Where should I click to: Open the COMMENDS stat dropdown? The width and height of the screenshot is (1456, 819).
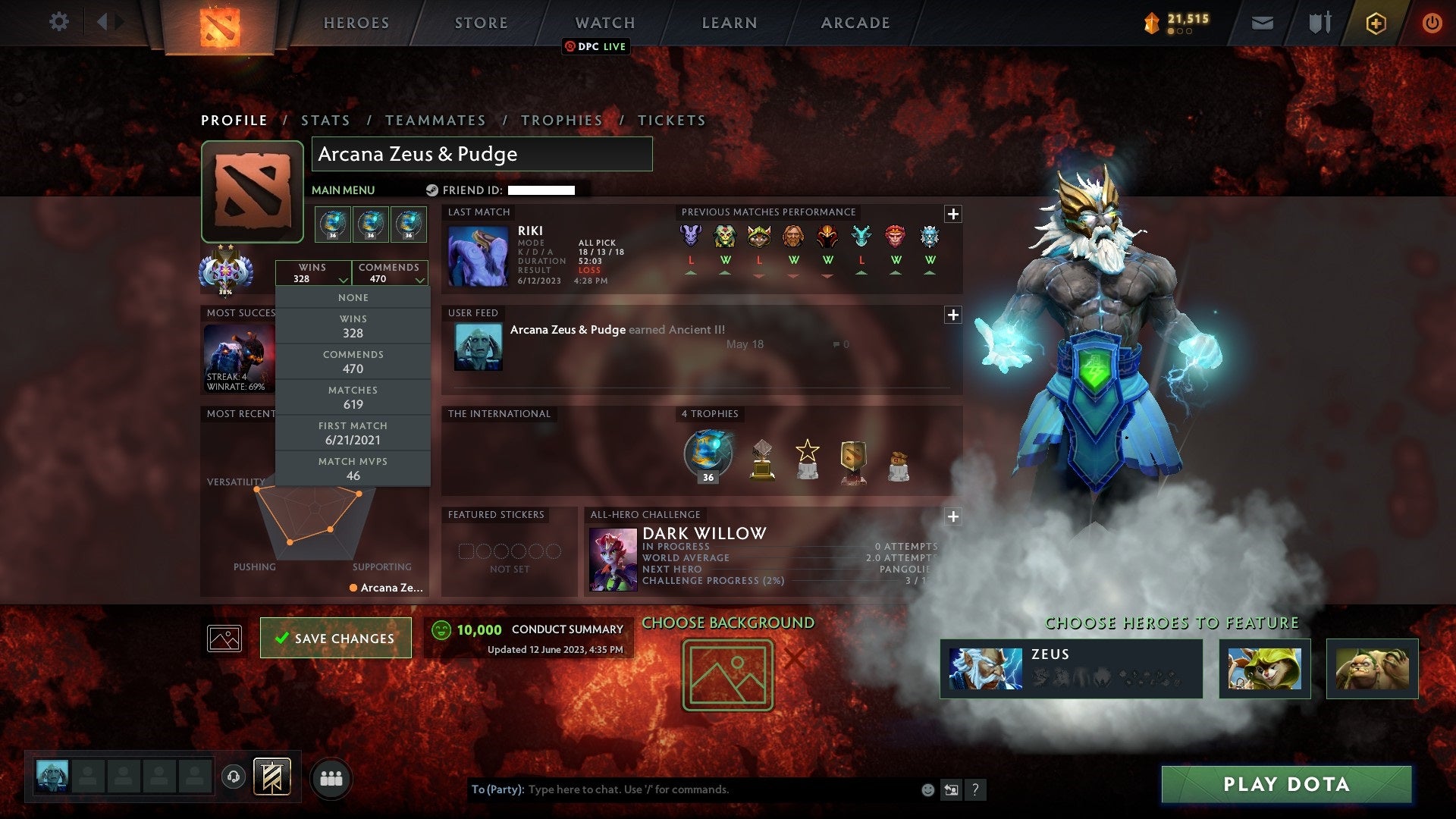point(390,273)
